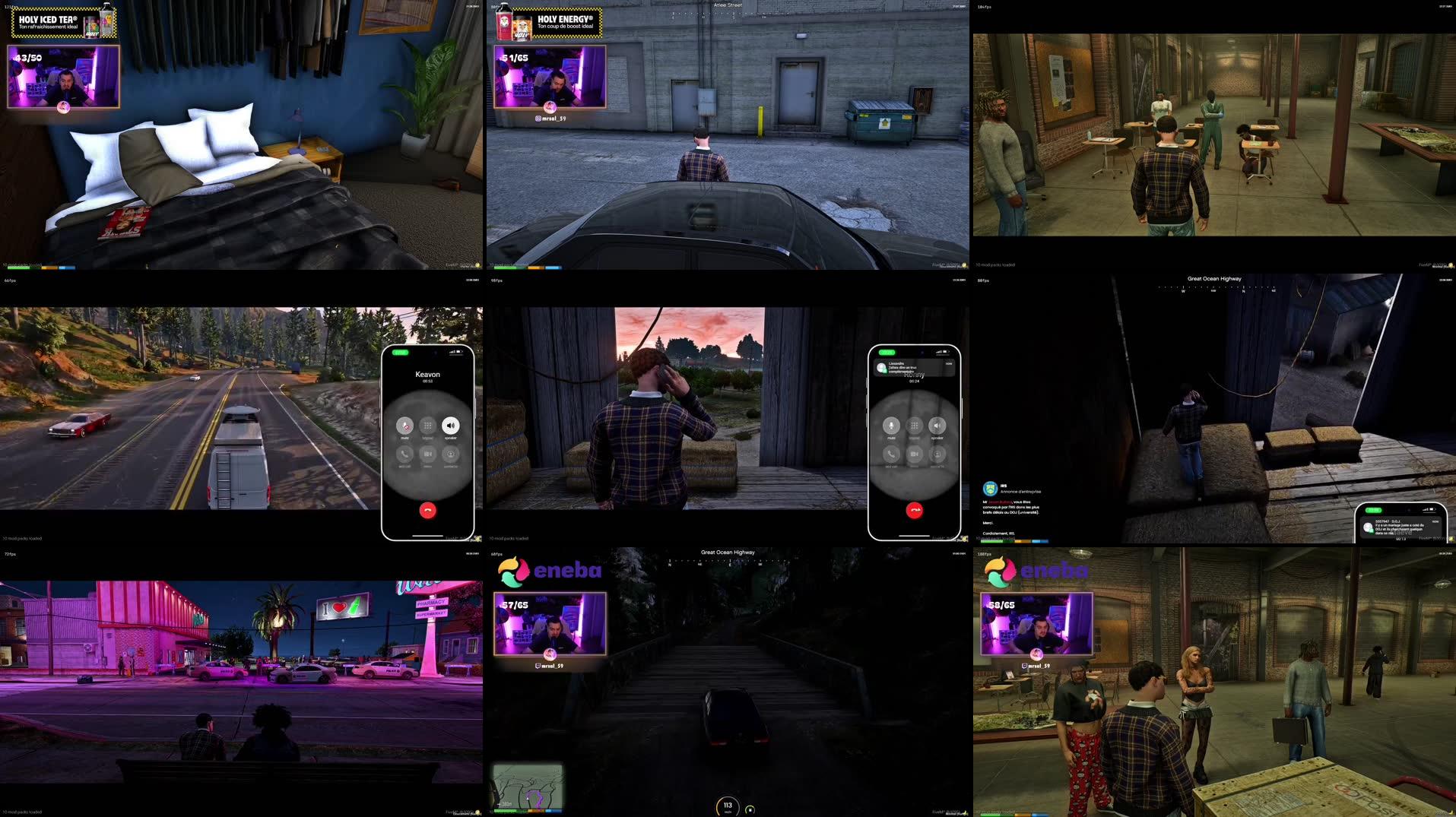The width and height of the screenshot is (1456, 817).
Task: Open the keypad on the Keavon call
Action: (x=427, y=426)
